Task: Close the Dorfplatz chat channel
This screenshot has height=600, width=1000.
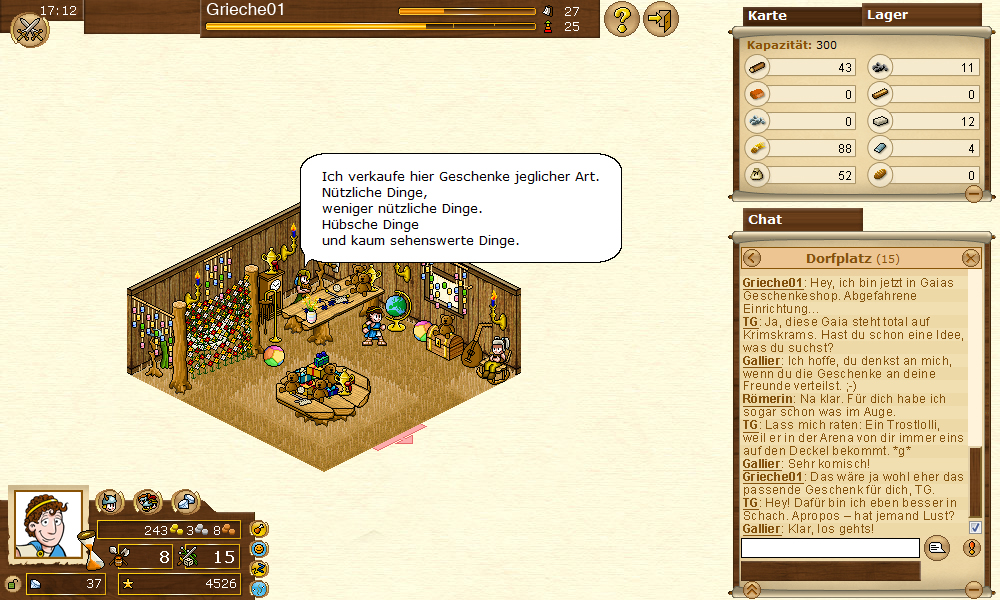Action: pyautogui.click(x=971, y=258)
